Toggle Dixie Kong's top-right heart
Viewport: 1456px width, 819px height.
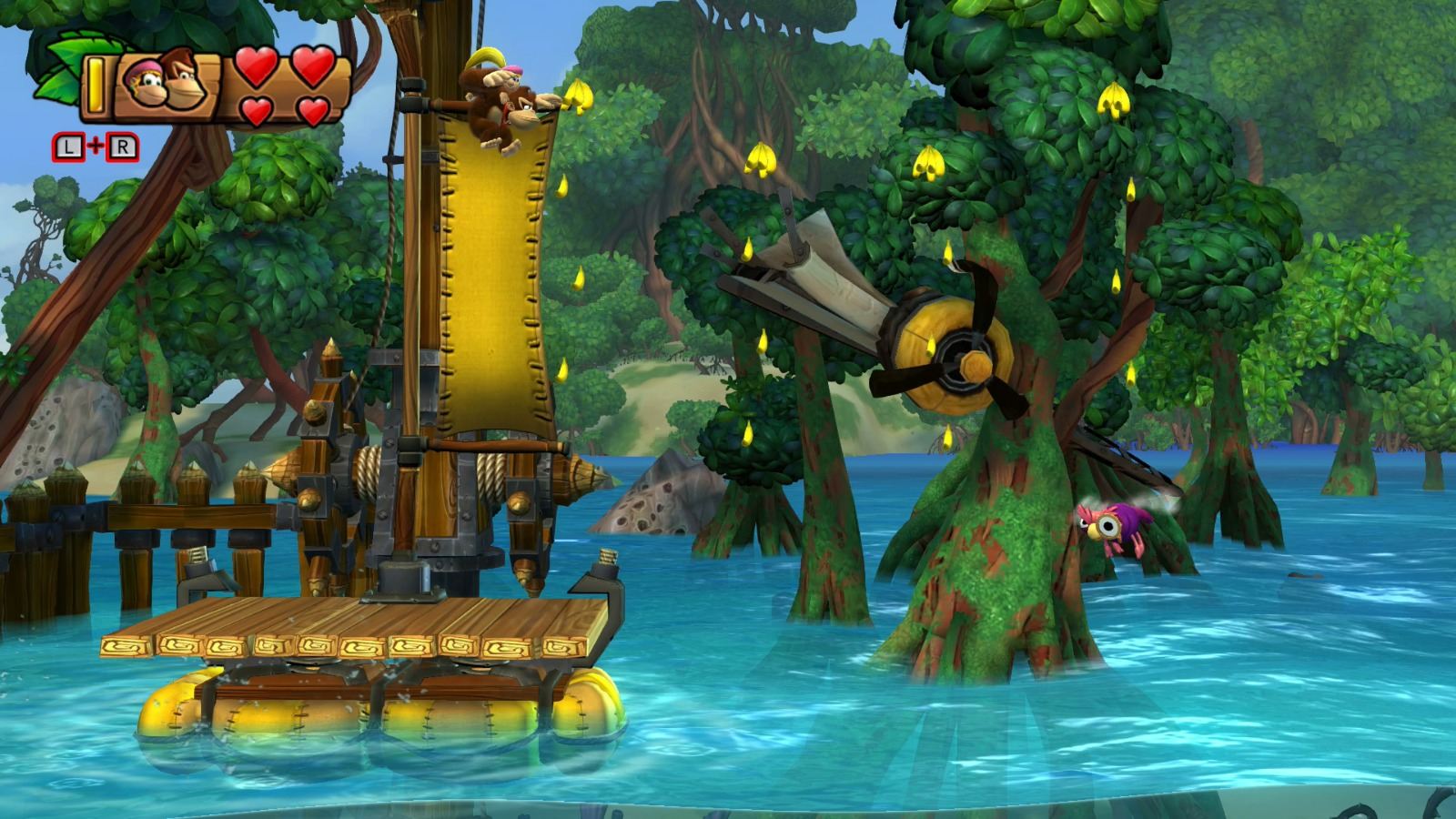312,66
